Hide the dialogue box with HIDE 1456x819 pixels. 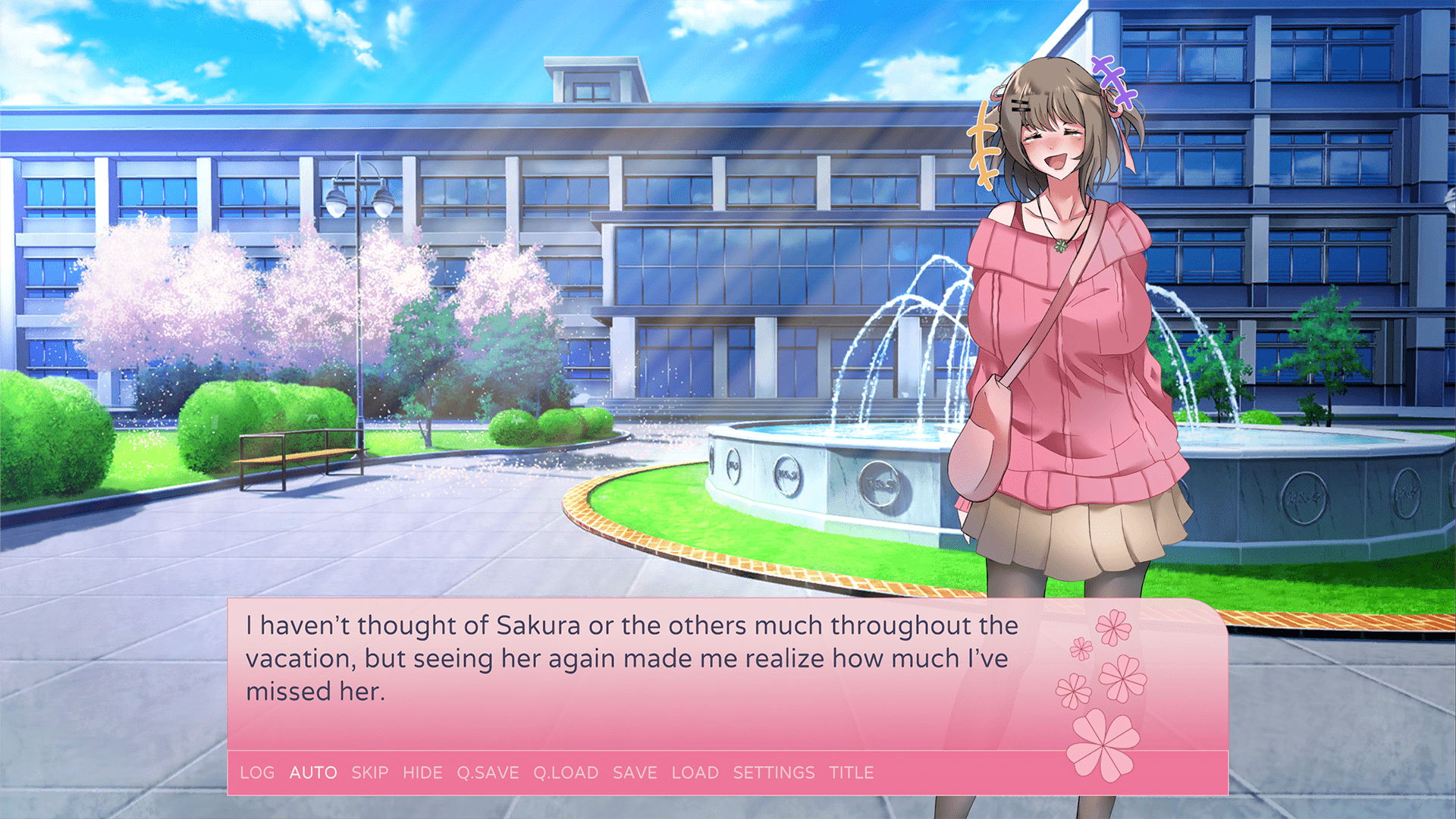(x=422, y=773)
